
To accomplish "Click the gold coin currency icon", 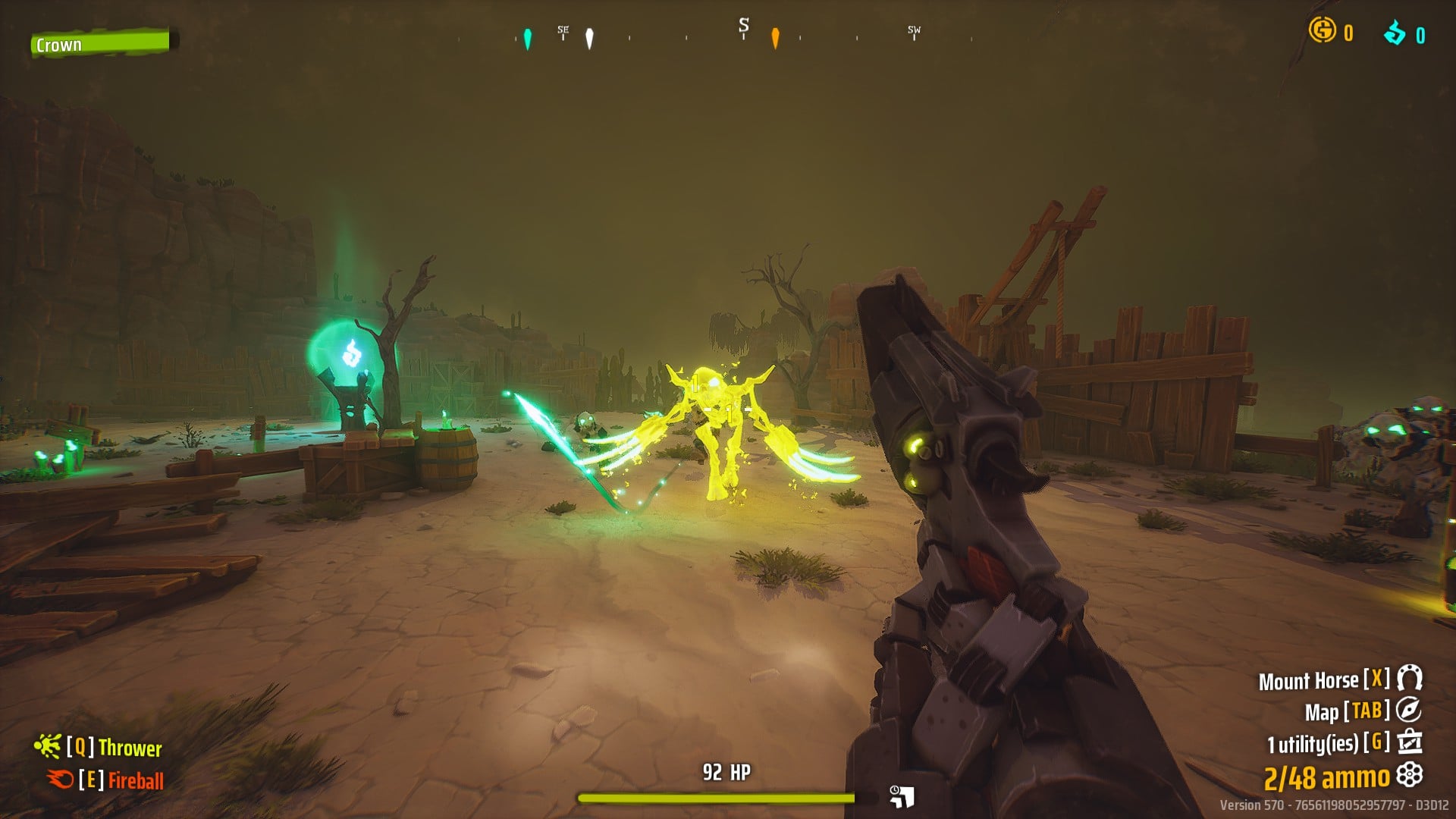I will click(1322, 30).
